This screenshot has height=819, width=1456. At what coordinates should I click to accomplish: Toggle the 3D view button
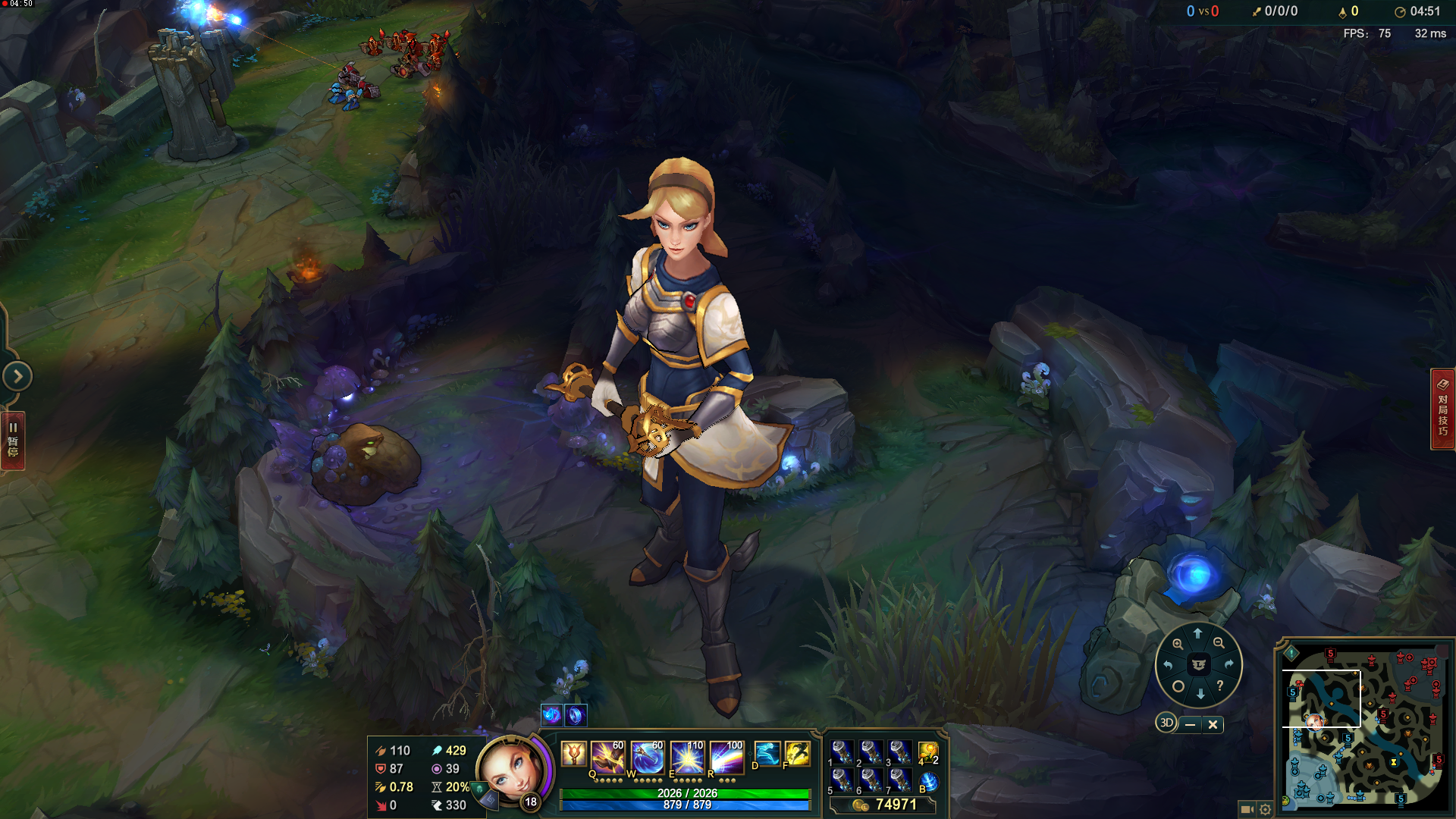click(x=1166, y=723)
